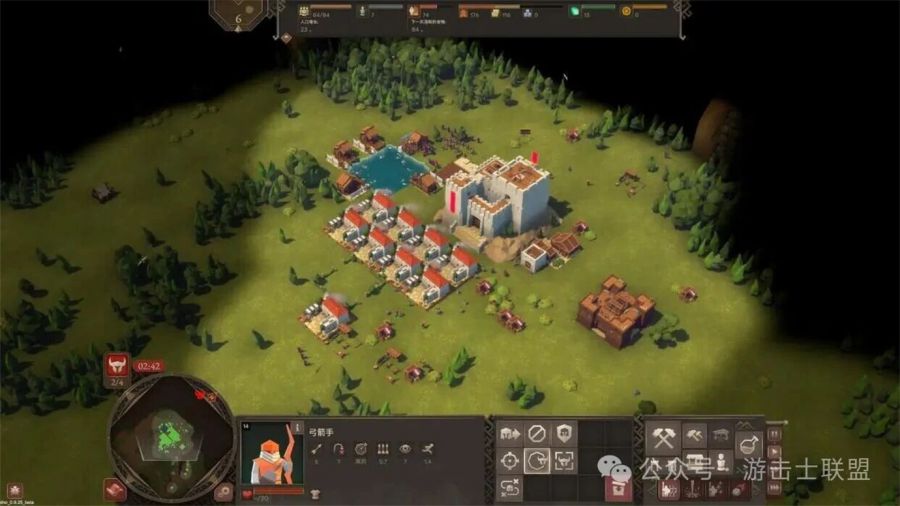
Task: Open the red bull-skull enemy wave icon
Action: point(117,366)
